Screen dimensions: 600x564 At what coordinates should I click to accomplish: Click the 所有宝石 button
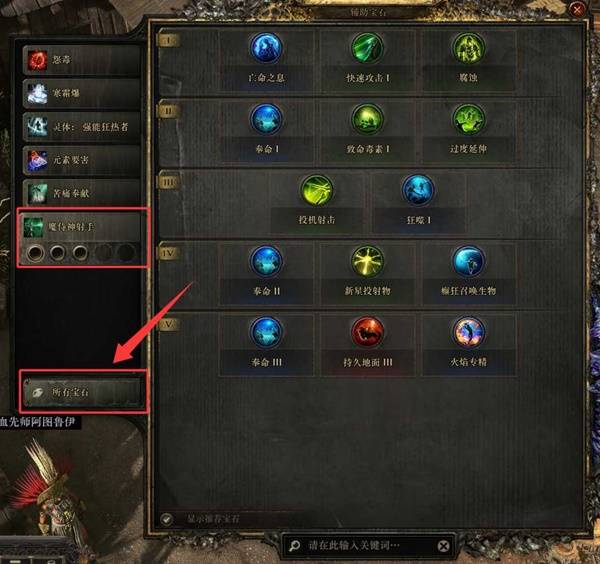(82, 392)
